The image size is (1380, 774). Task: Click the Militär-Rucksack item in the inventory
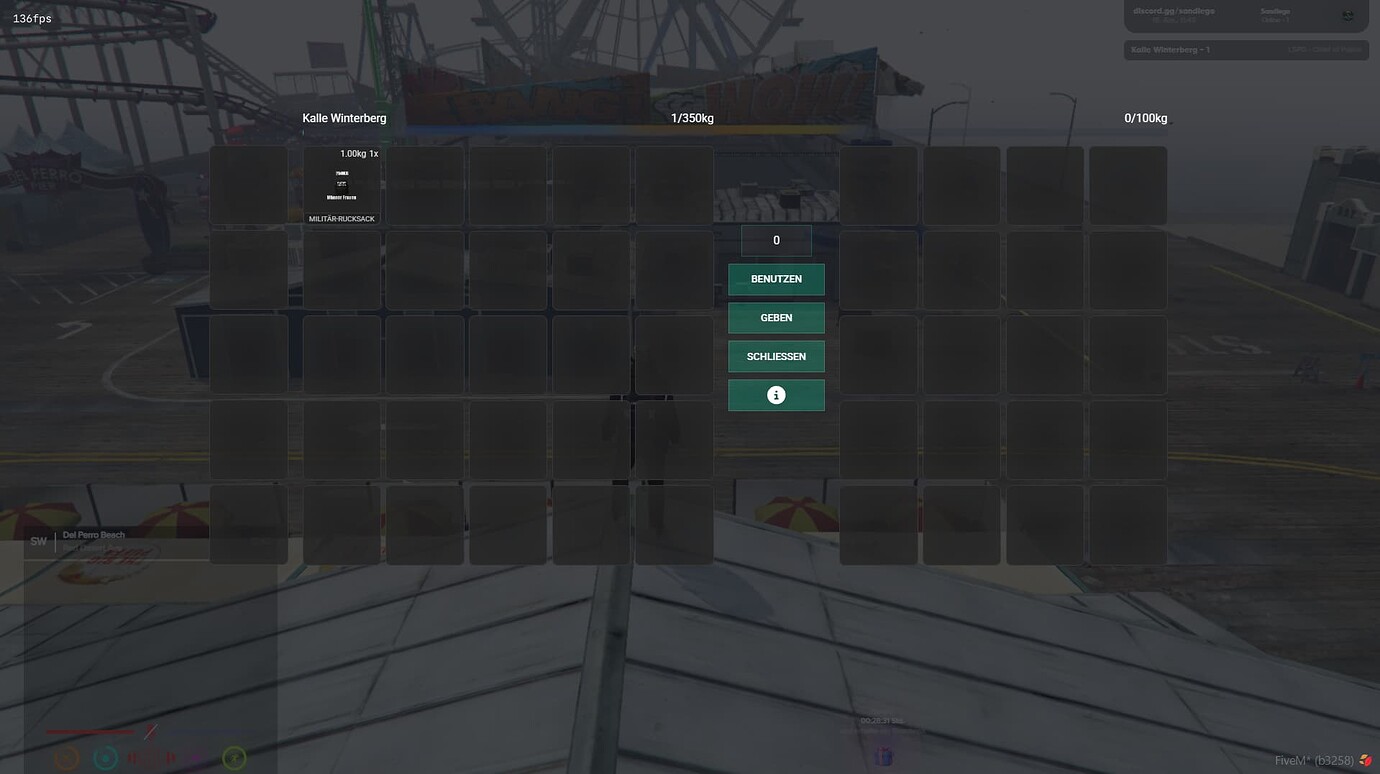pos(341,185)
